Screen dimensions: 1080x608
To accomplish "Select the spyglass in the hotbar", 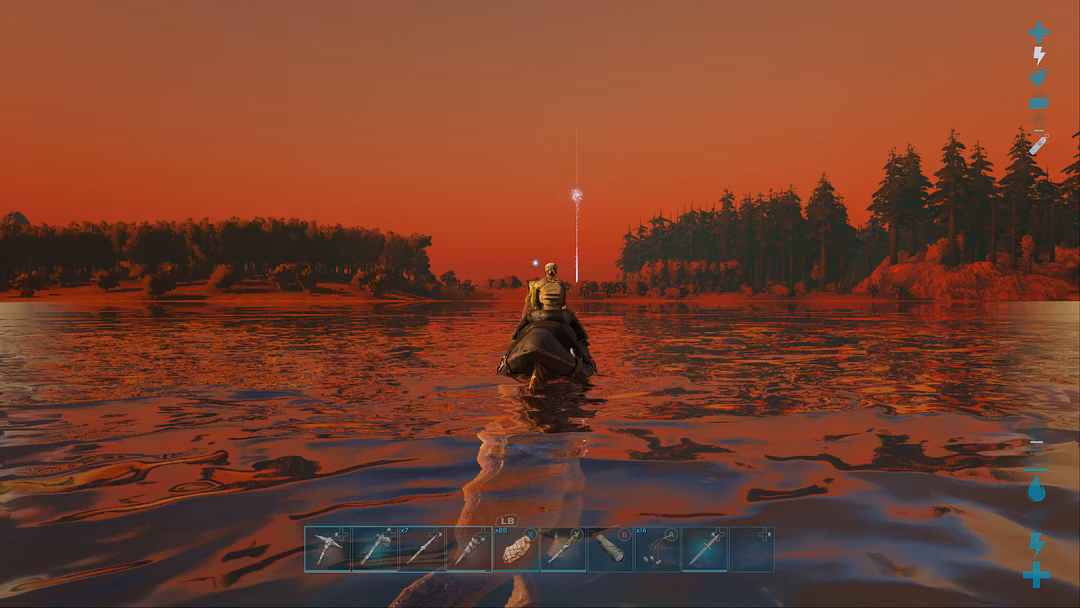I will 611,549.
